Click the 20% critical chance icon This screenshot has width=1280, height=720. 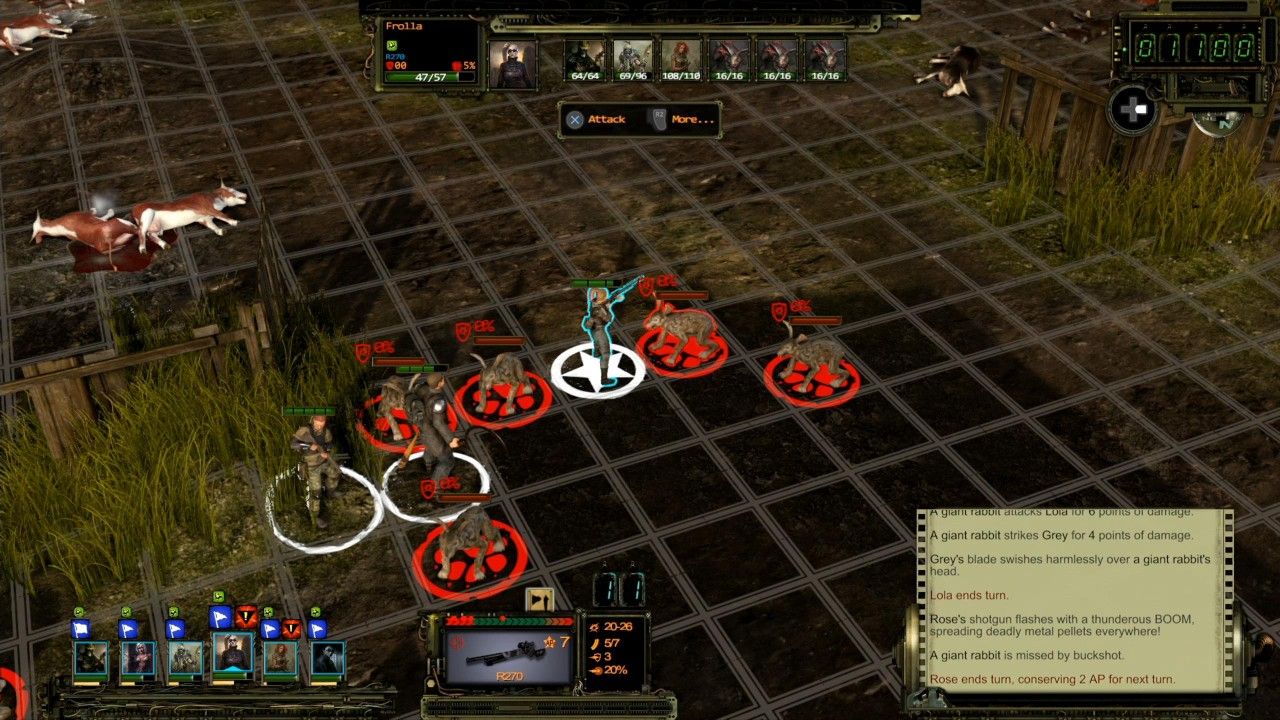[595, 670]
